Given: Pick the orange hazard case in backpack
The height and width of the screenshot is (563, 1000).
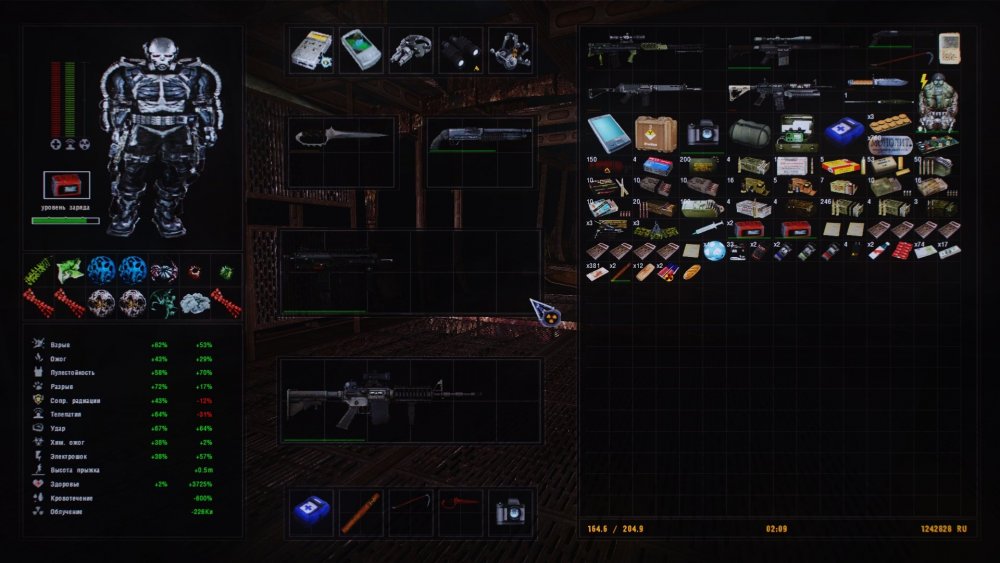Looking at the screenshot, I should point(655,132).
